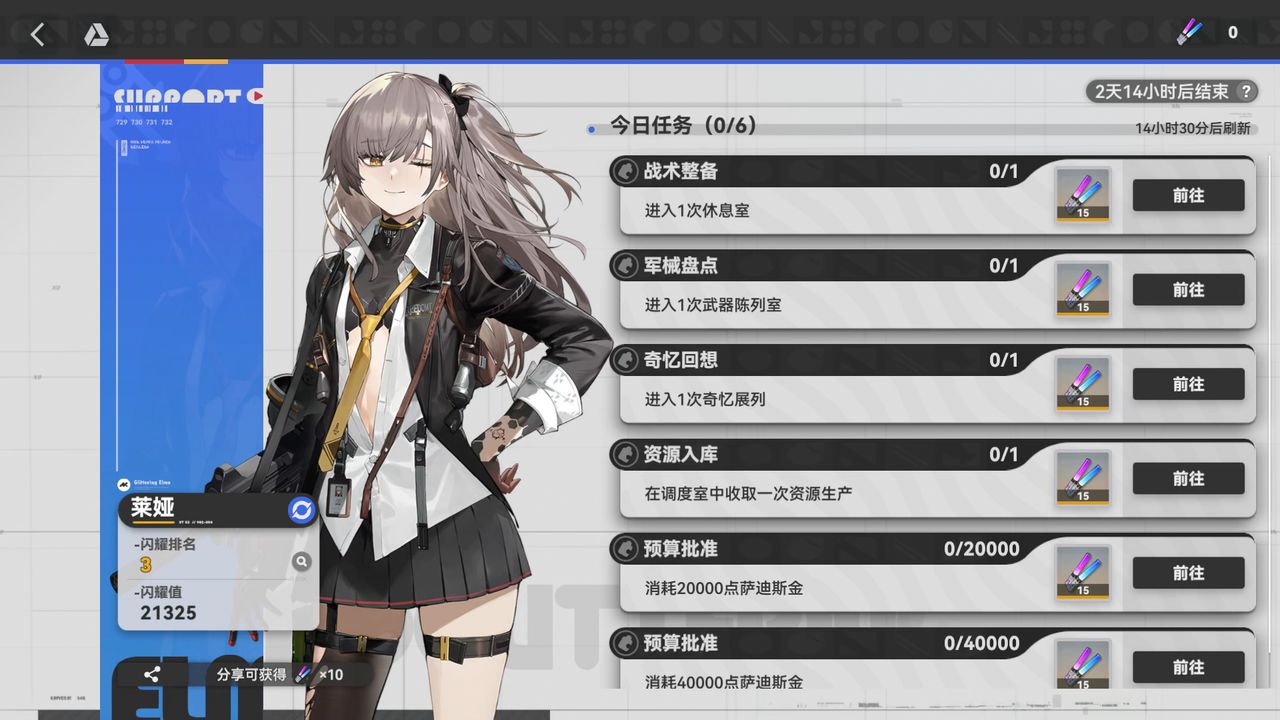The image size is (1280, 720).
Task: Click the share button
Action: (151, 675)
